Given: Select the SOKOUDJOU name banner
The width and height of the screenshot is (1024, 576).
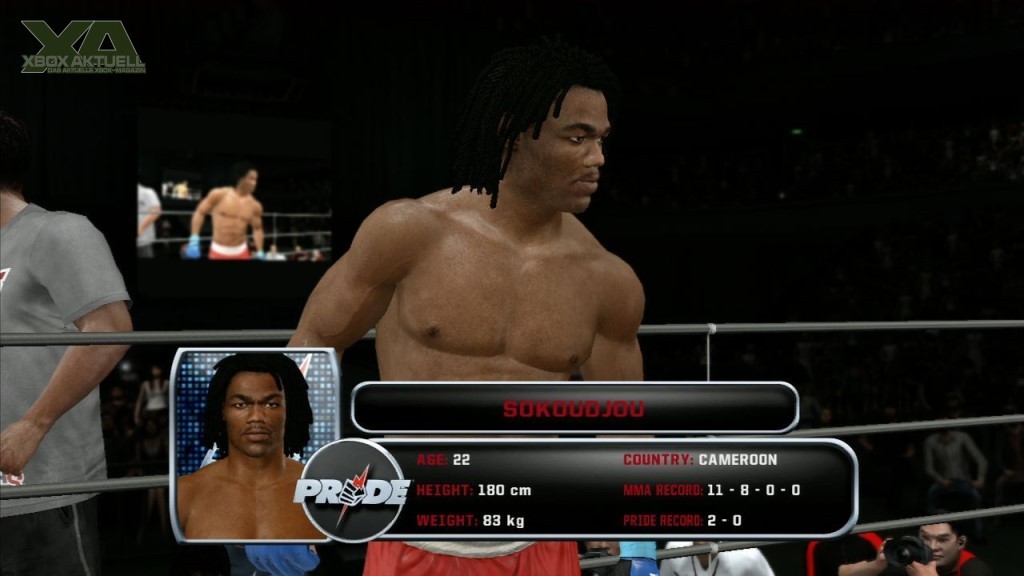Looking at the screenshot, I should [574, 408].
